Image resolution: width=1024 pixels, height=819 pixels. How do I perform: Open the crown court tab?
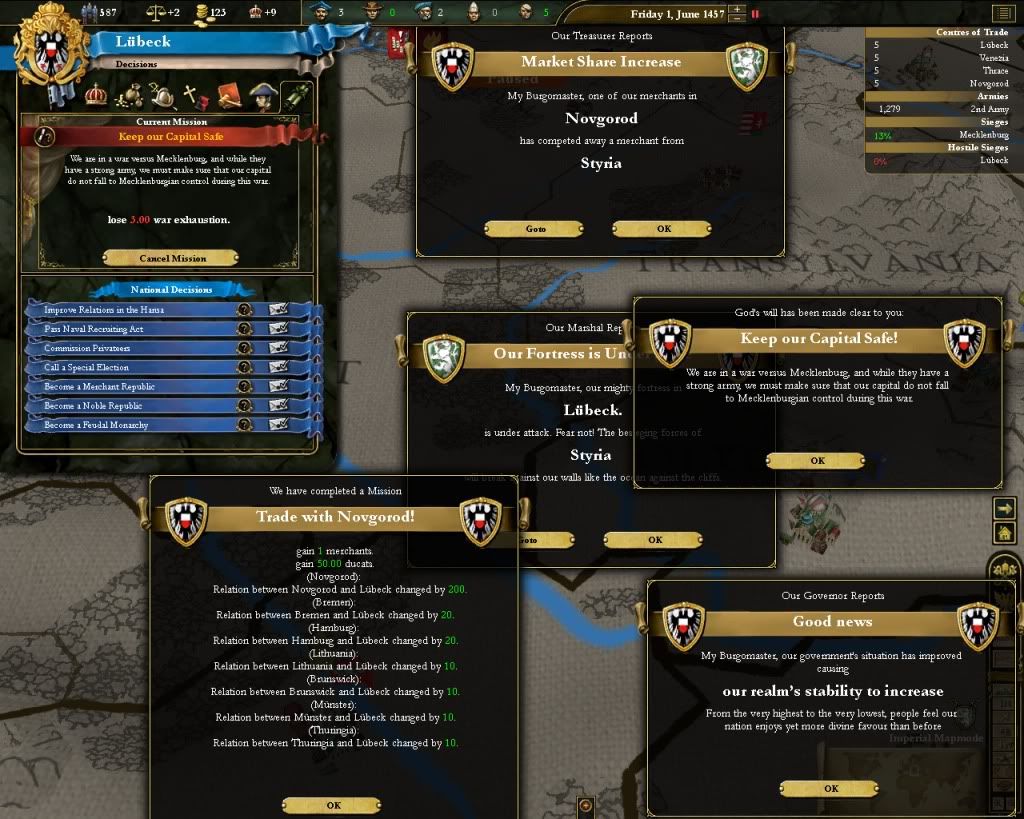(x=96, y=95)
